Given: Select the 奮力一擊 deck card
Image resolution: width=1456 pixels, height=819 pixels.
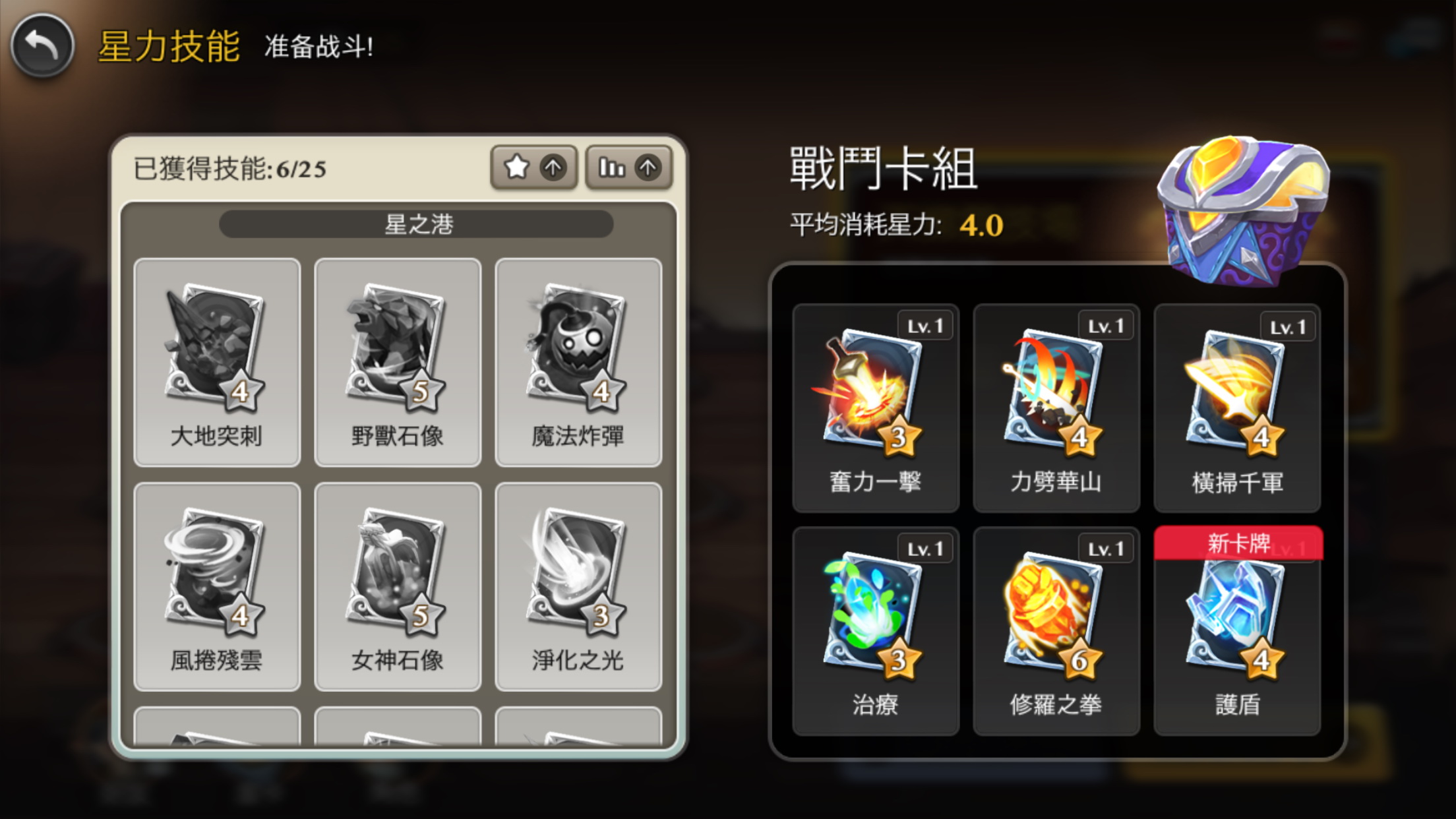Looking at the screenshot, I should [x=875, y=406].
